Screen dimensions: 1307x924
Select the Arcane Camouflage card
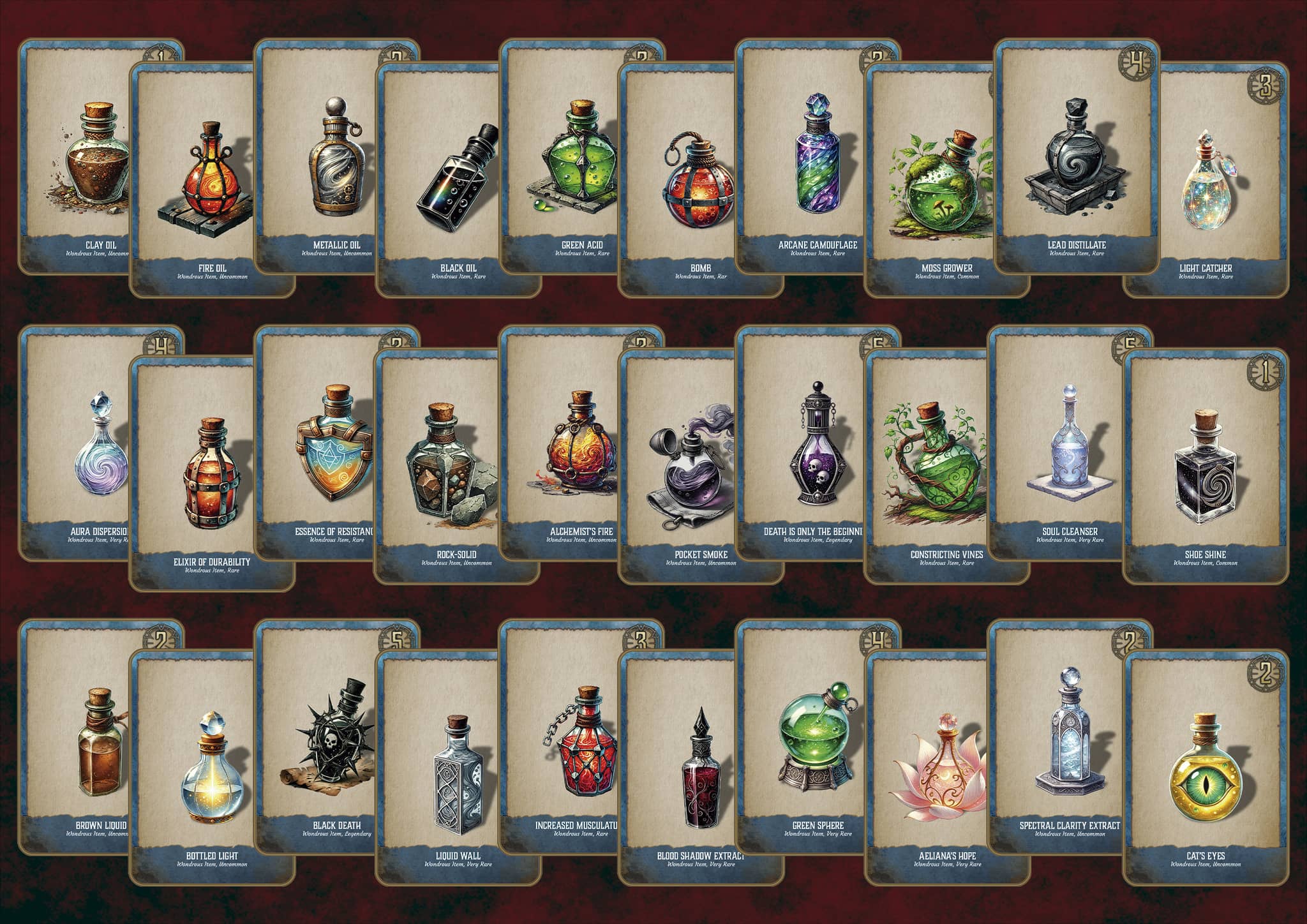click(804, 160)
